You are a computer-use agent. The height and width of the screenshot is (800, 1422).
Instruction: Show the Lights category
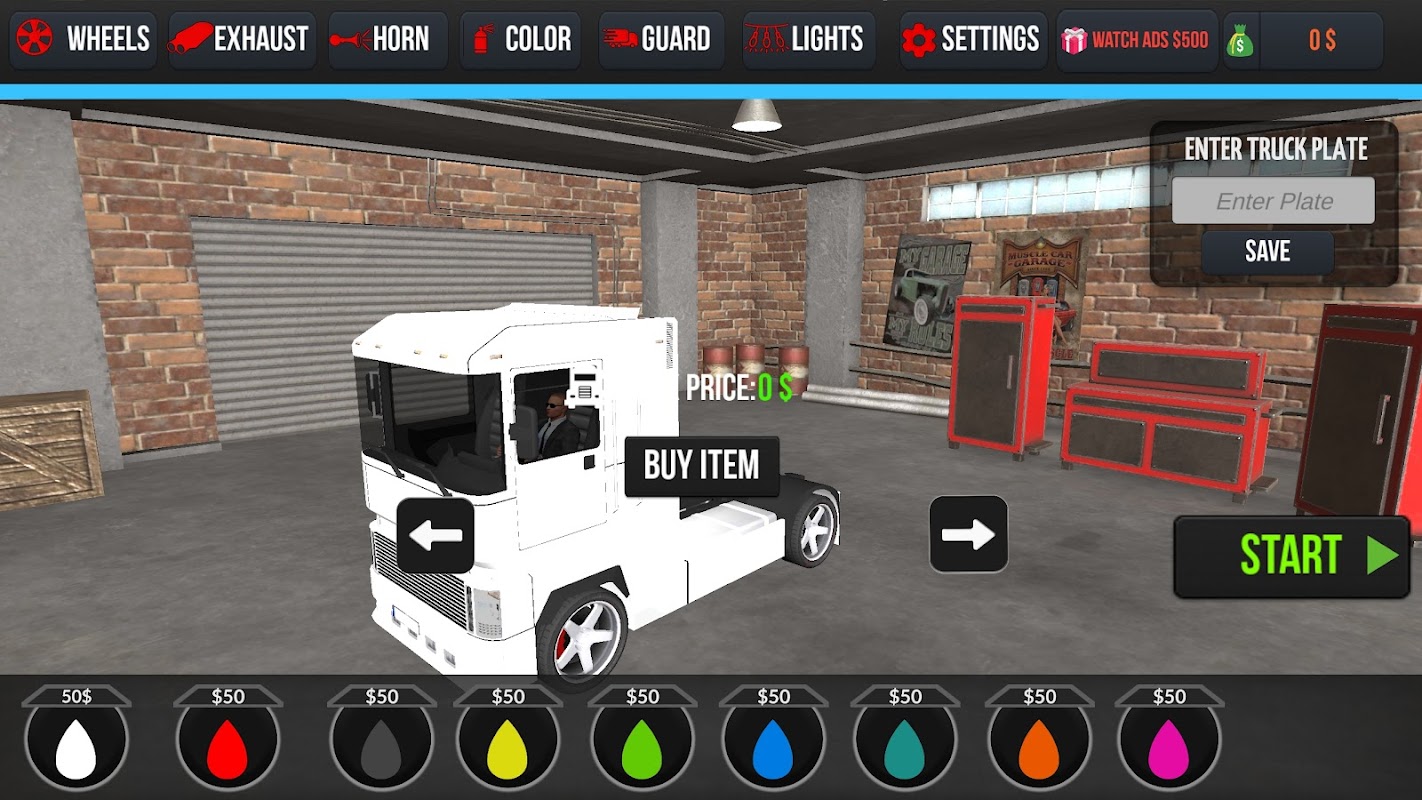click(x=808, y=40)
